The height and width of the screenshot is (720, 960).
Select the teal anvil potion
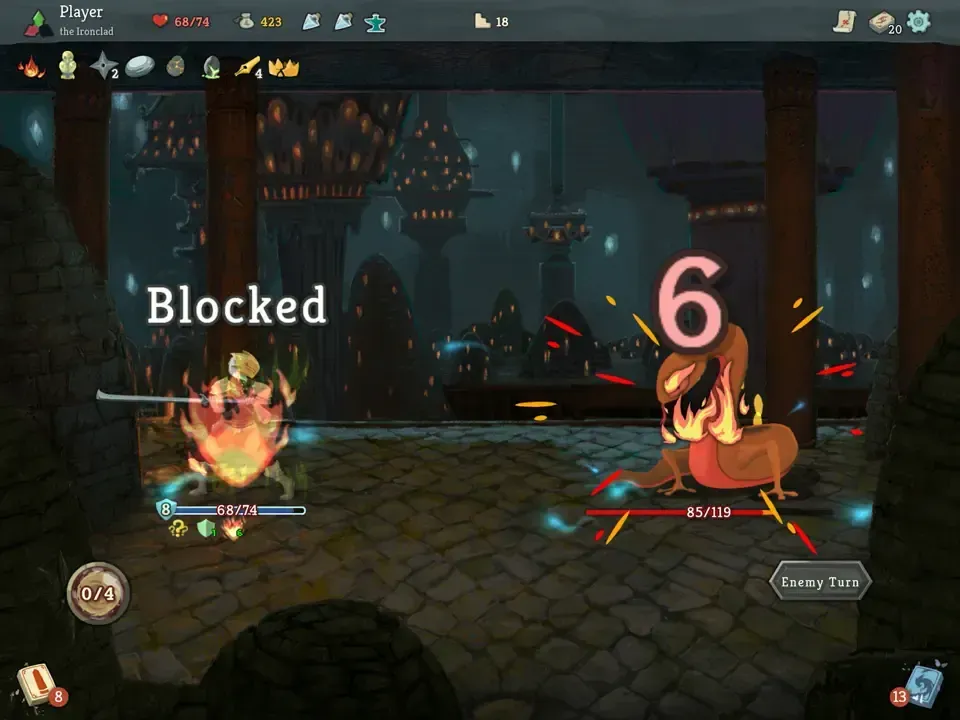pos(376,21)
